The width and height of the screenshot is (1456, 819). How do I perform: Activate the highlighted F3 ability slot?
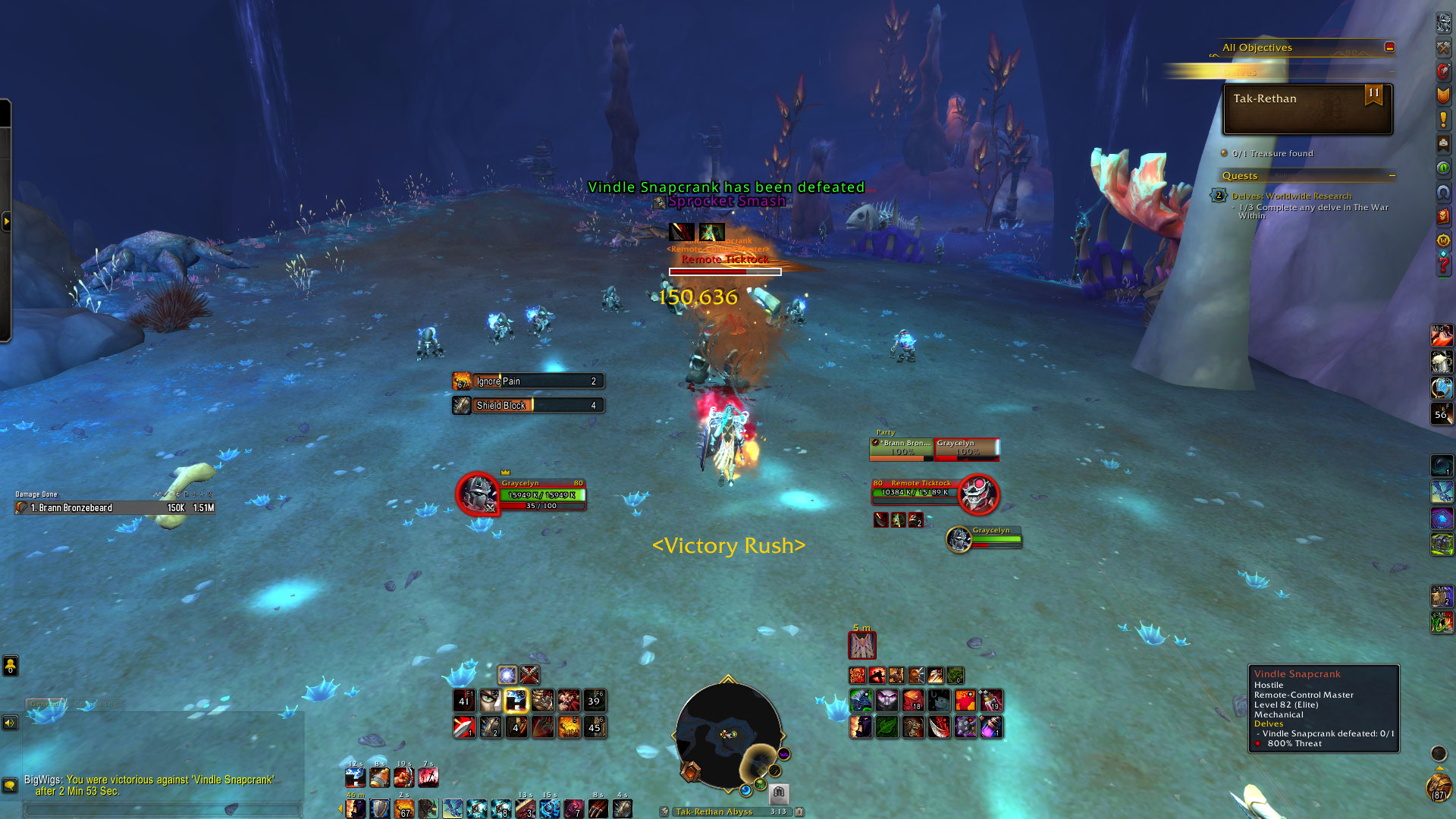click(x=516, y=701)
